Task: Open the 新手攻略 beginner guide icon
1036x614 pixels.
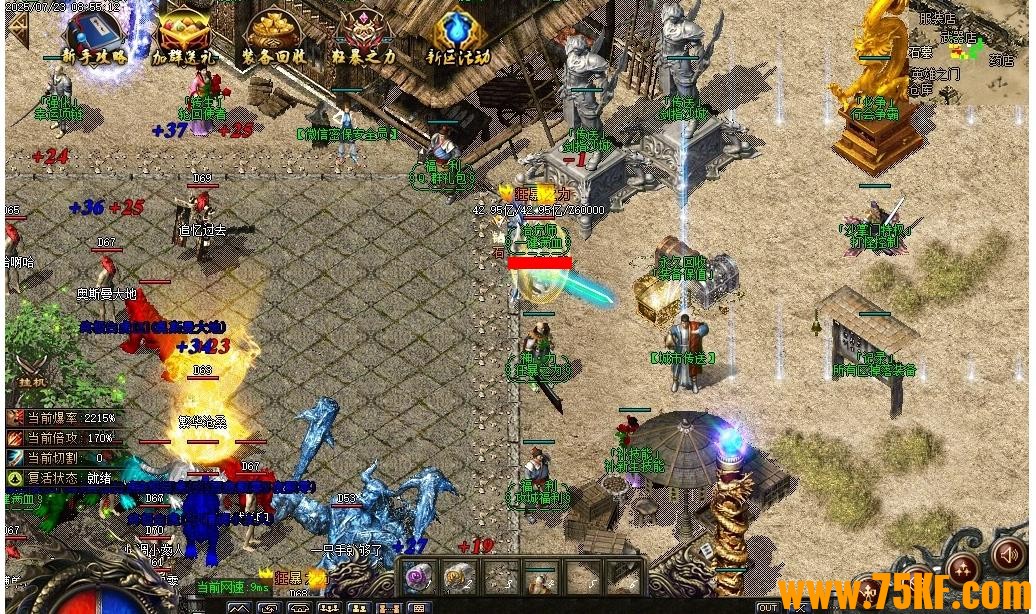Action: [95, 38]
